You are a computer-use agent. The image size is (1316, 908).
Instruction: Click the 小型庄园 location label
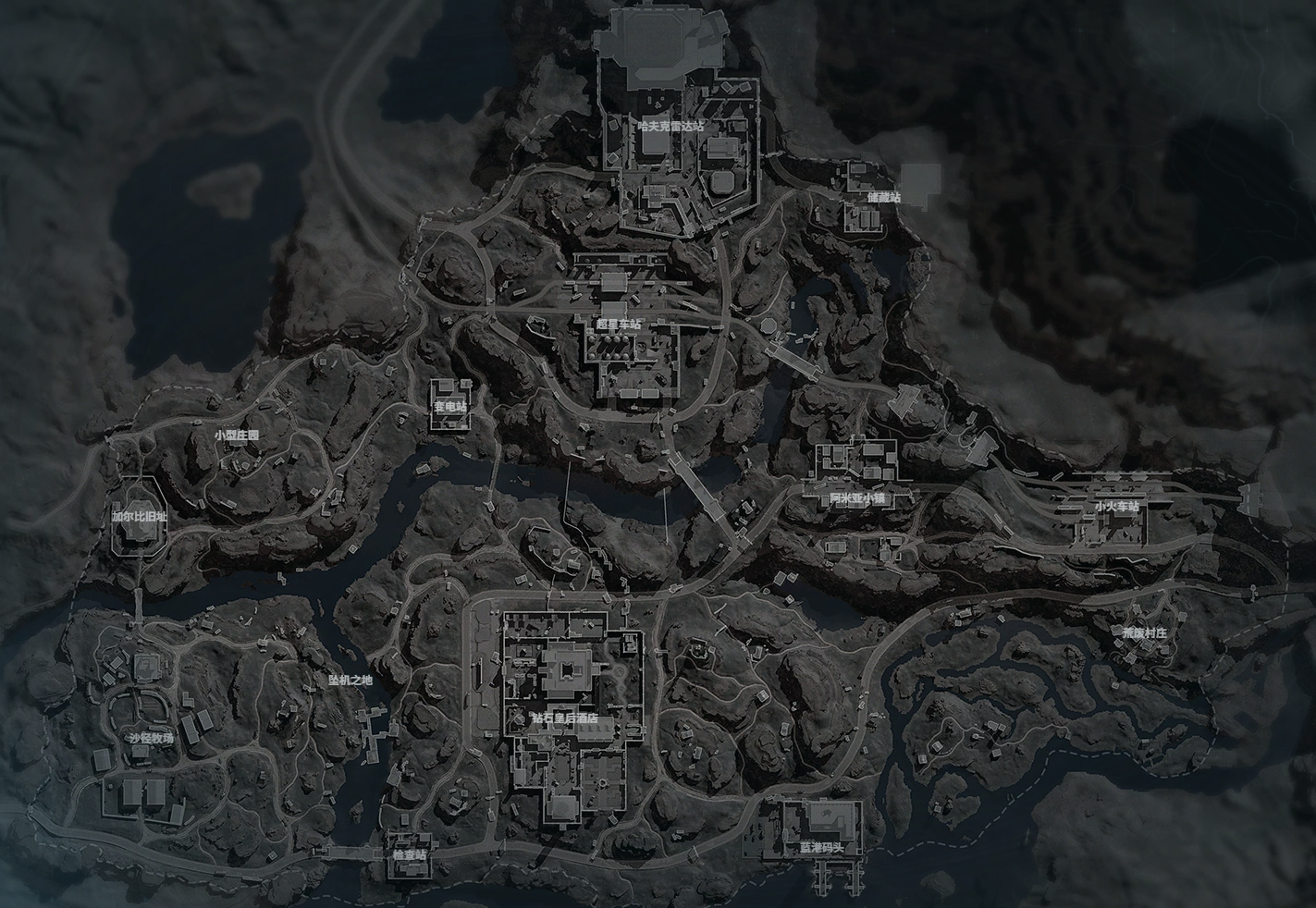coord(236,435)
